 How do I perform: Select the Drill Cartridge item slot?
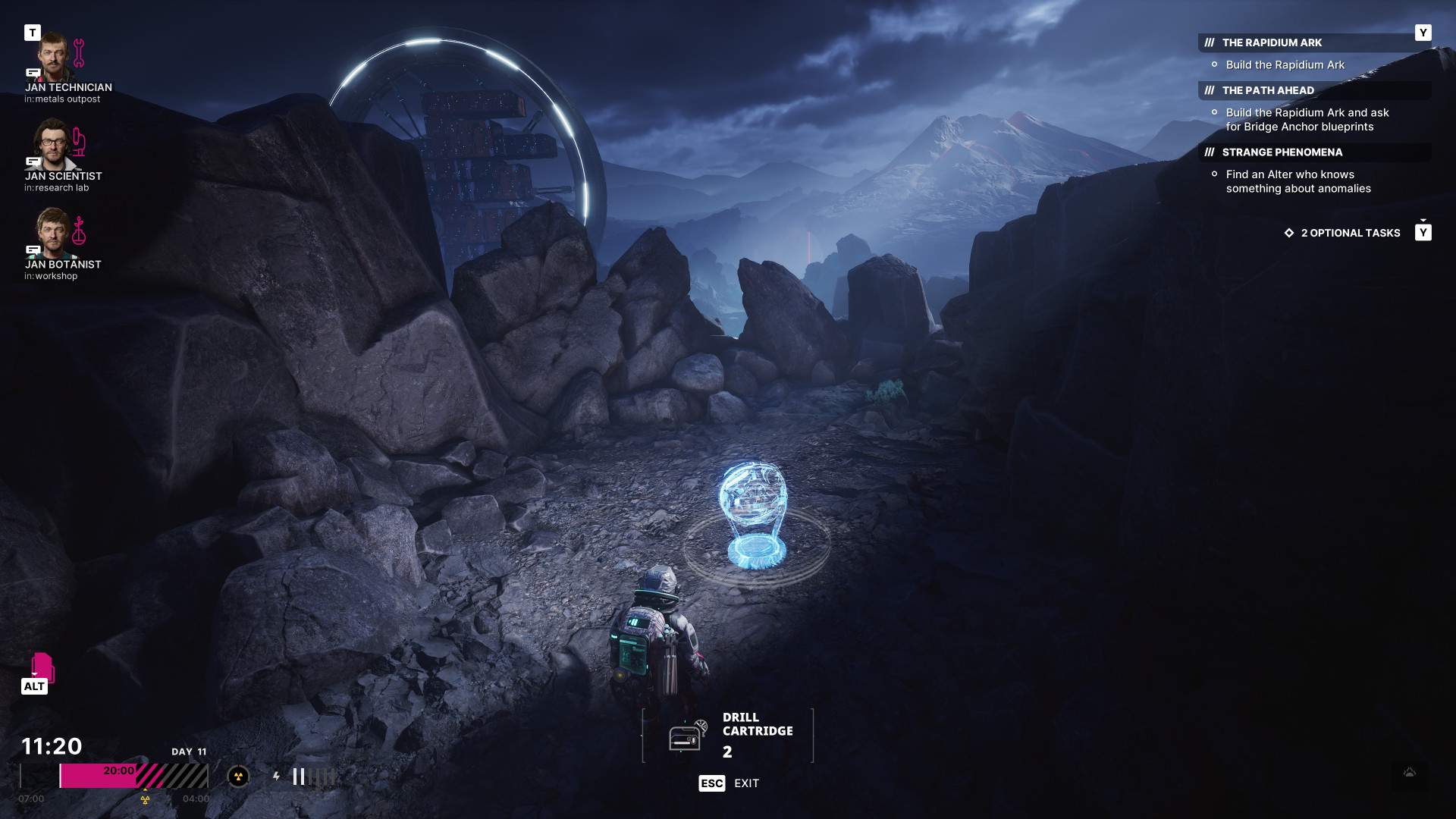(x=727, y=735)
